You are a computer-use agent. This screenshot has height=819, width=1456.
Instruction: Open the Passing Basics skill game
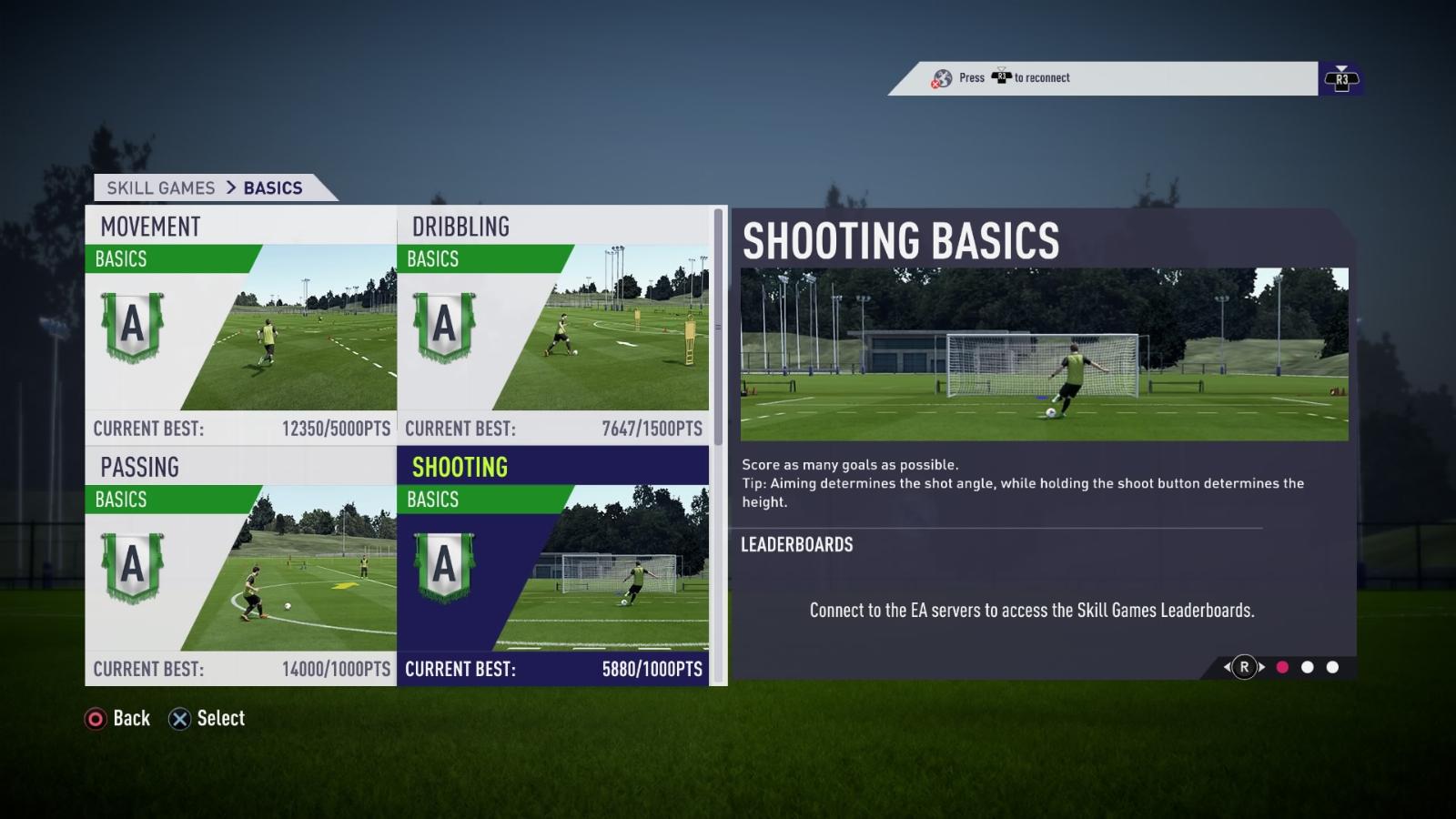point(241,566)
